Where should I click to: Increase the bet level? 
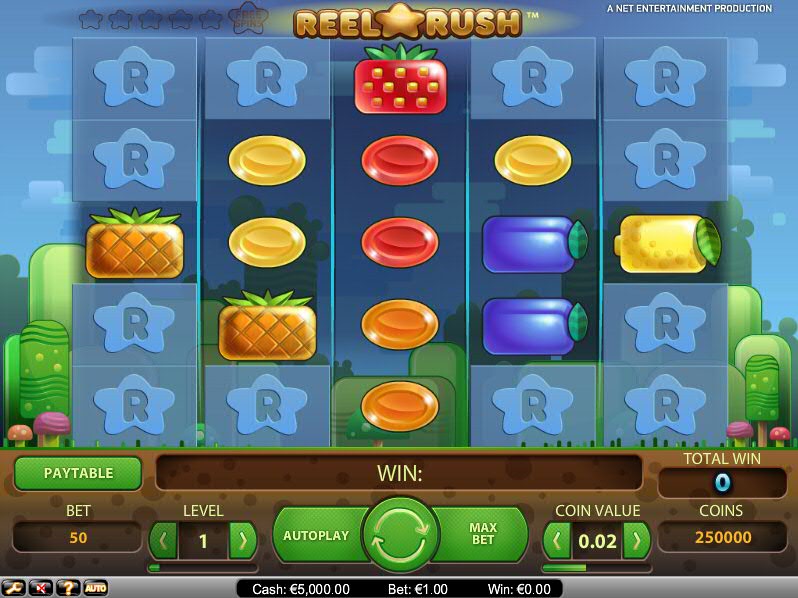pyautogui.click(x=241, y=541)
